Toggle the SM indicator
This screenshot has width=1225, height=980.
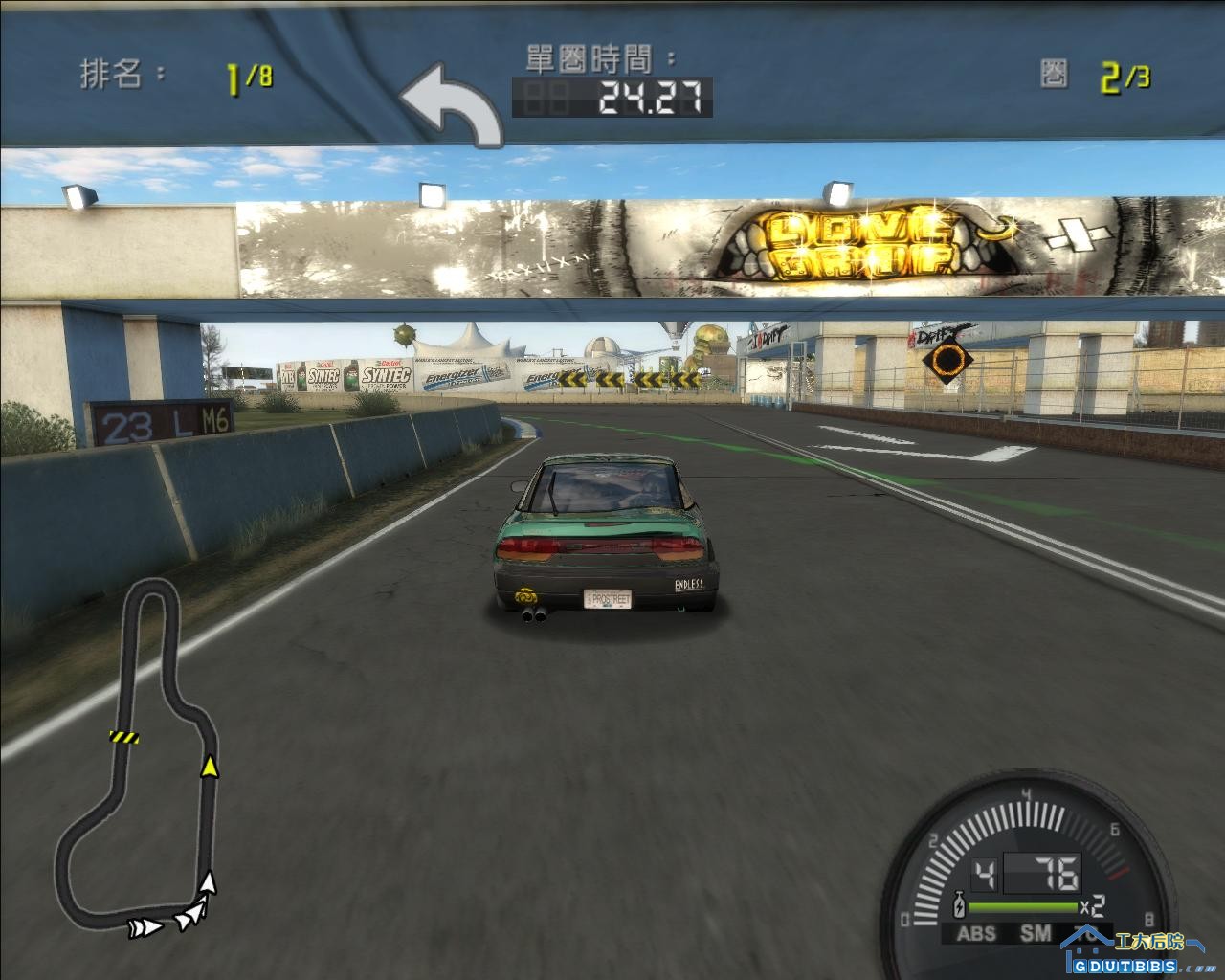[x=1036, y=933]
